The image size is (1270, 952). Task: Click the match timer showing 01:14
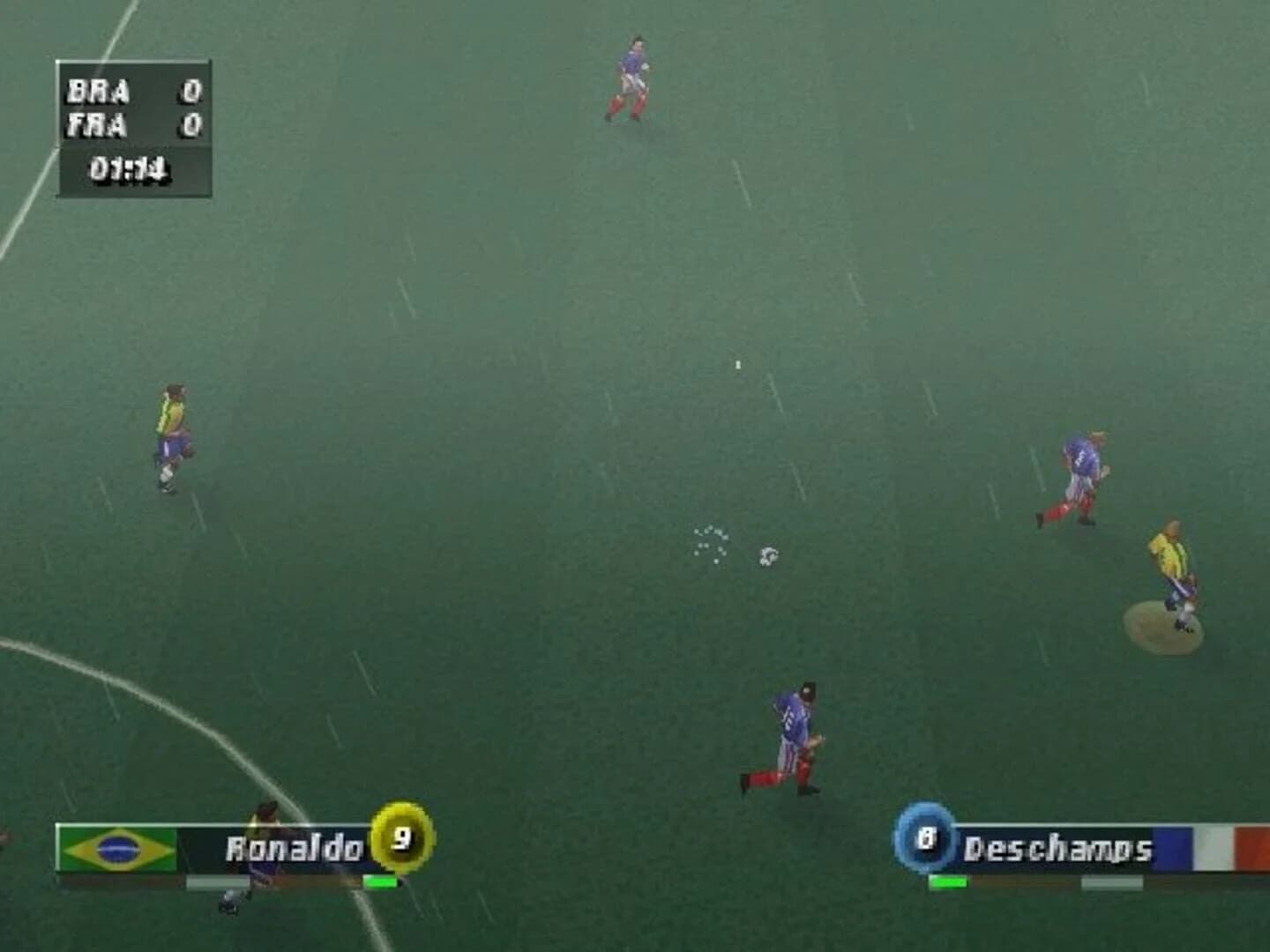point(132,166)
